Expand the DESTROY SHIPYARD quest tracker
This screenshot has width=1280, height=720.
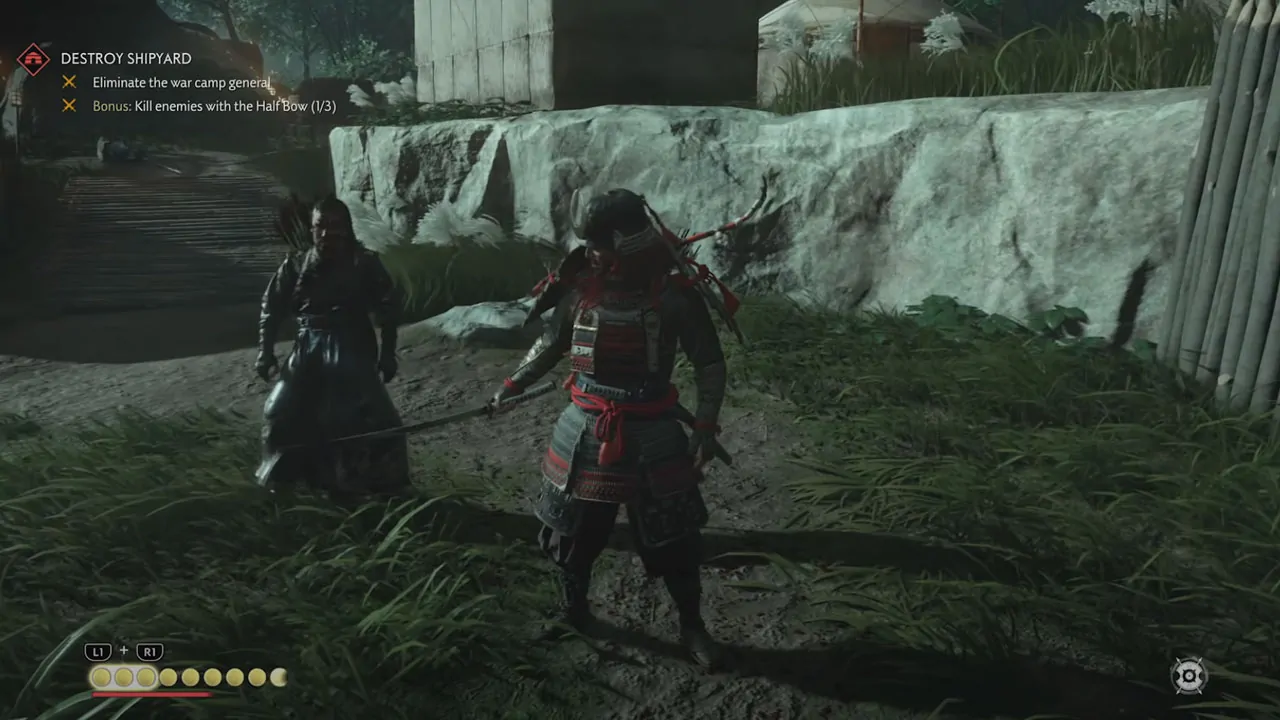click(x=126, y=58)
